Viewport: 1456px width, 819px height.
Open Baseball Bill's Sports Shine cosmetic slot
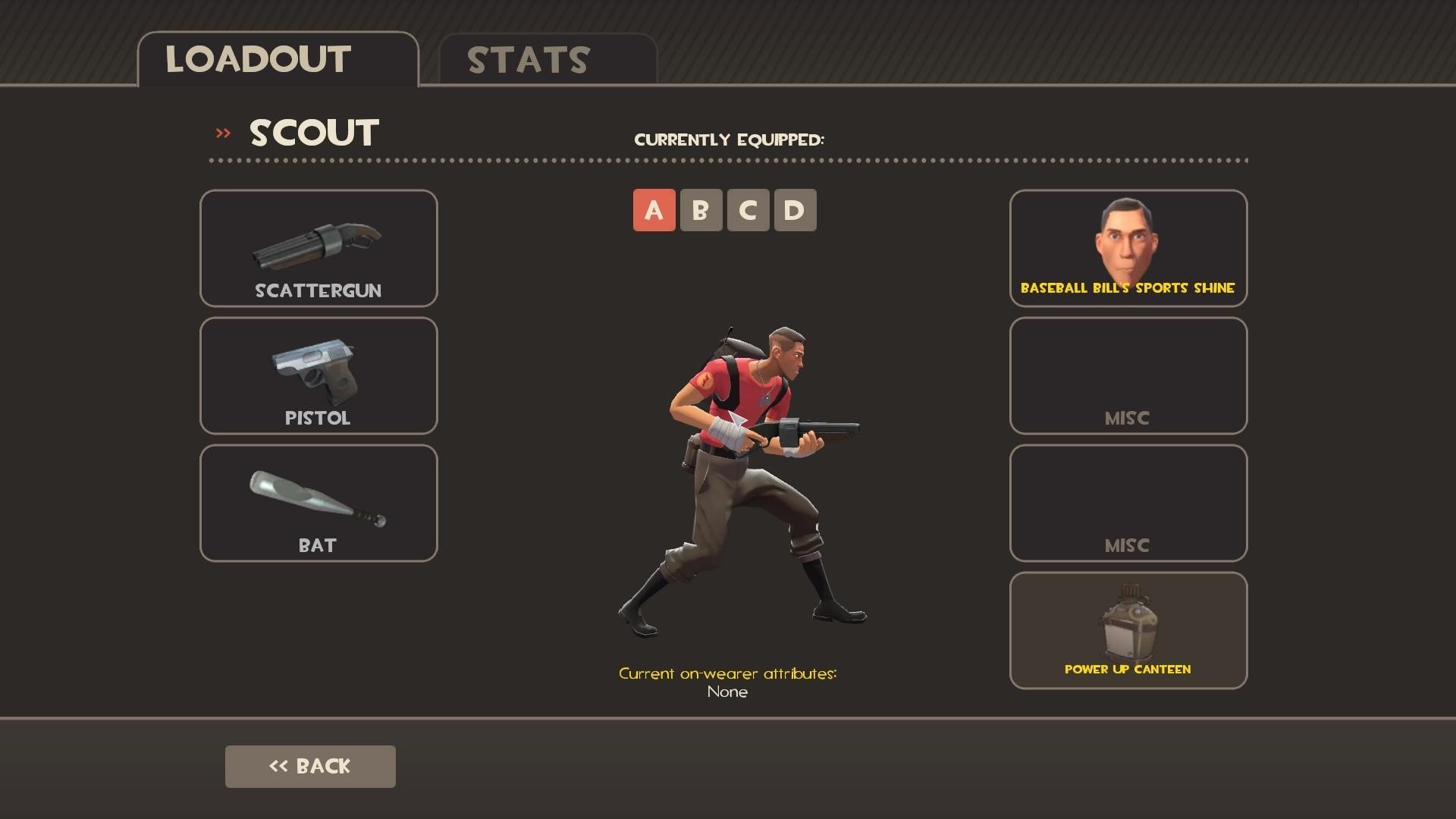[1128, 248]
